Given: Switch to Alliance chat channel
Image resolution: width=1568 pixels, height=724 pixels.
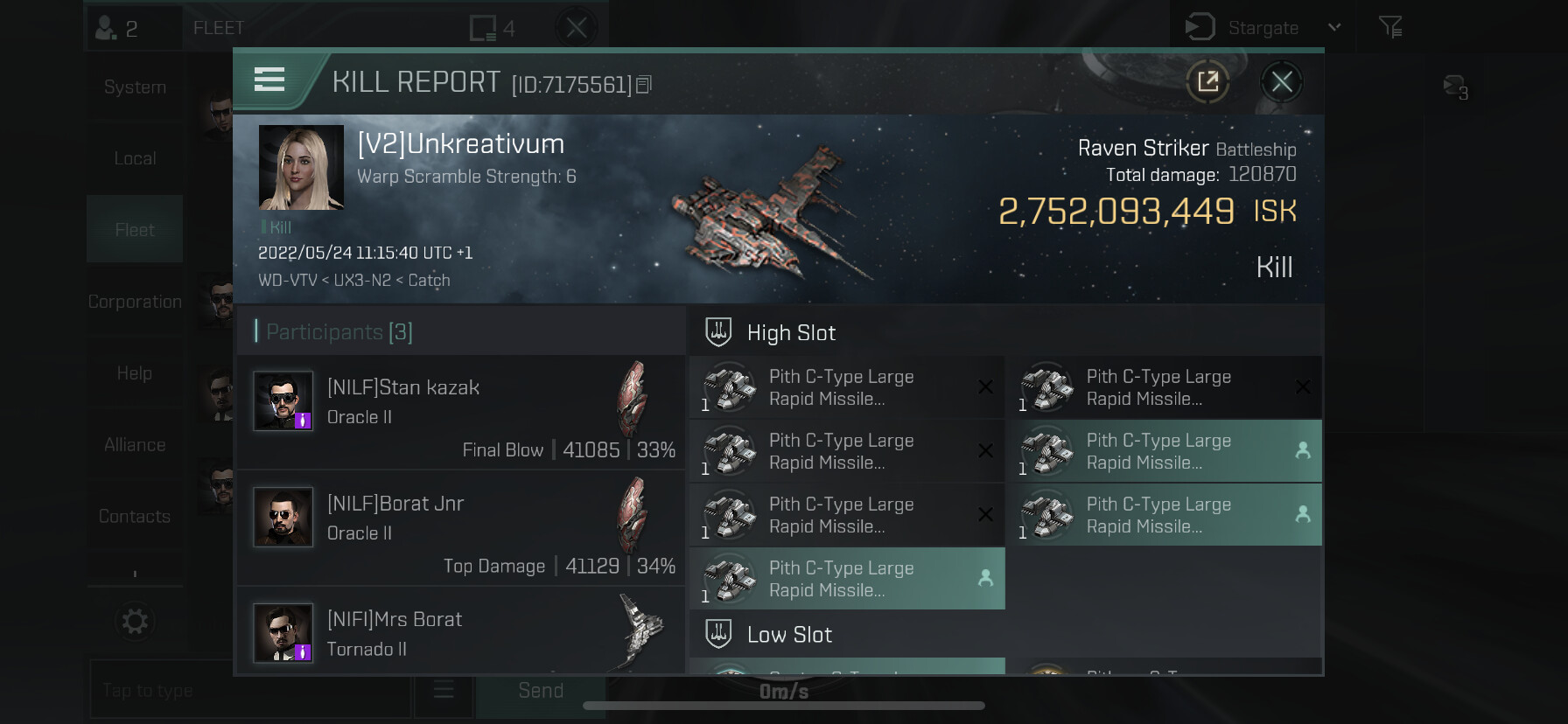Looking at the screenshot, I should (x=135, y=445).
